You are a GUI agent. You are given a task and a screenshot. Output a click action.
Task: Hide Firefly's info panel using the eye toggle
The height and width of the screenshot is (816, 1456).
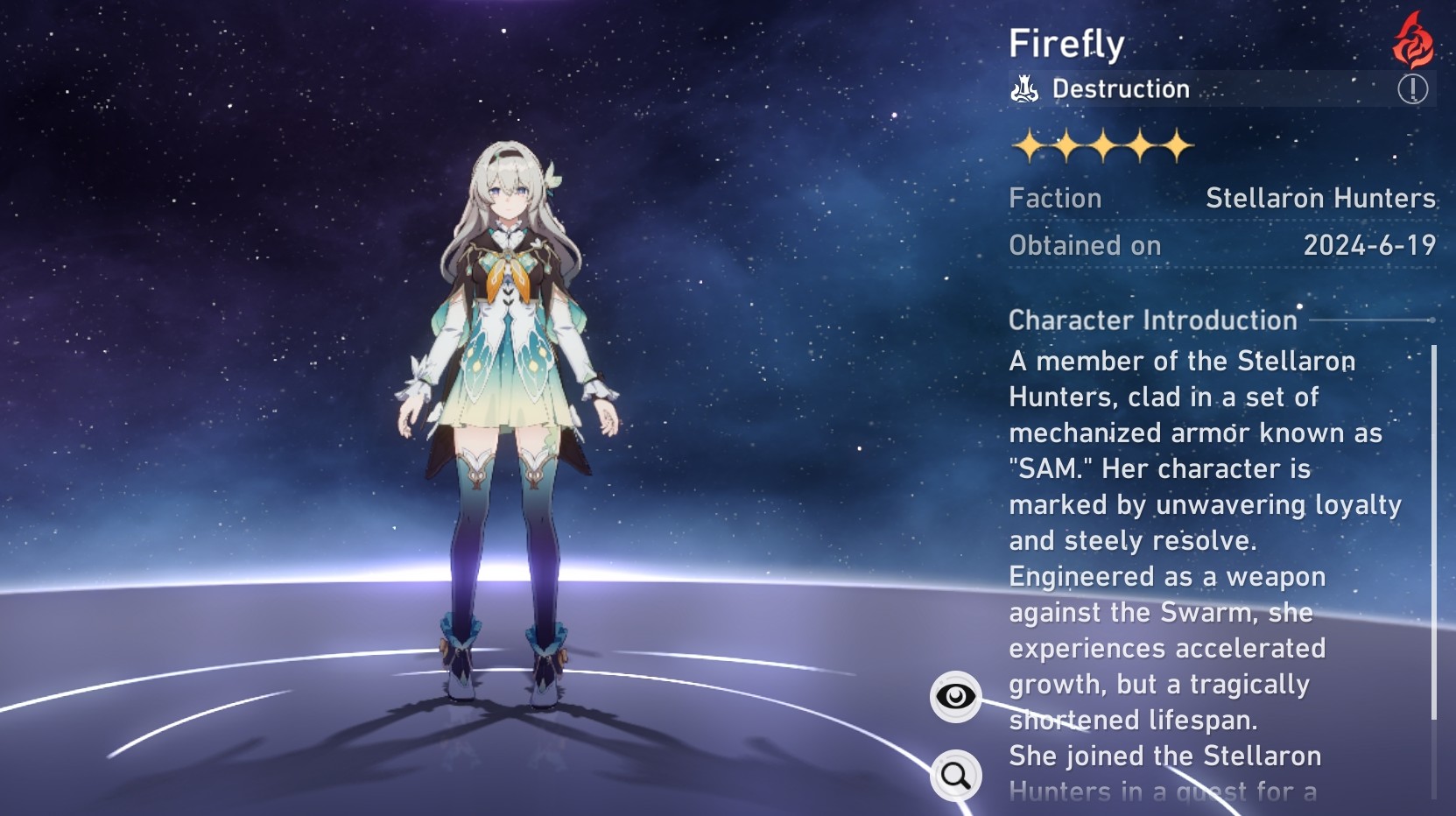[954, 697]
